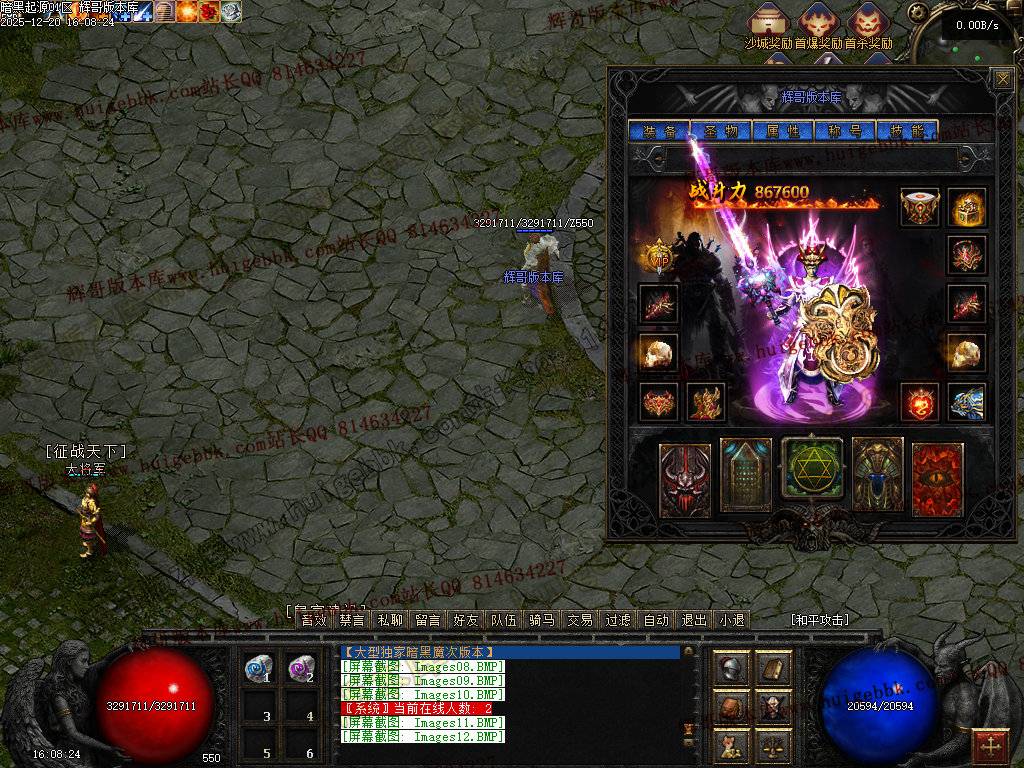The image size is (1024, 768).
Task: Select the 称号 title tab
Action: point(845,131)
